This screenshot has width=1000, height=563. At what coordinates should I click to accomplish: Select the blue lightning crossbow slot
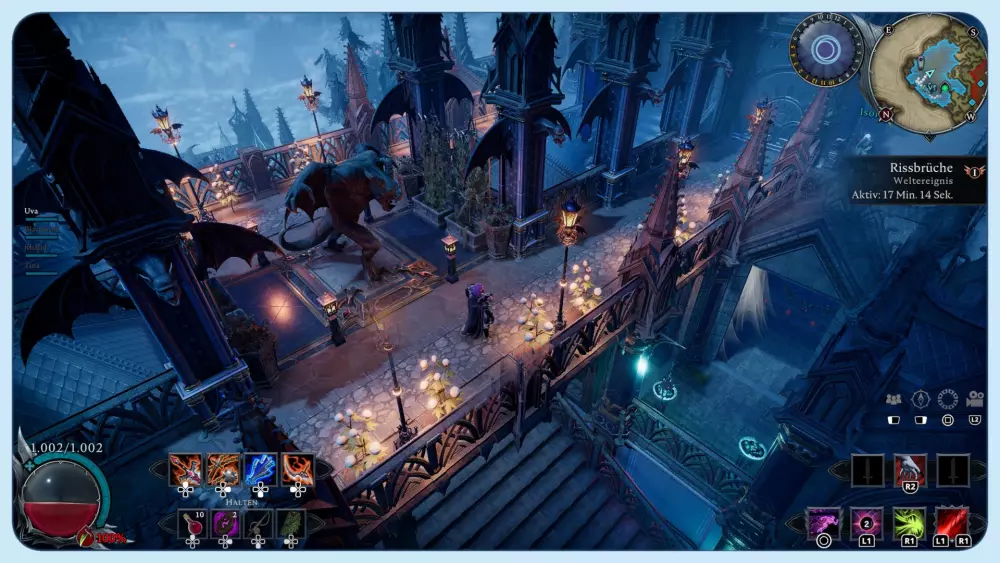(x=260, y=469)
